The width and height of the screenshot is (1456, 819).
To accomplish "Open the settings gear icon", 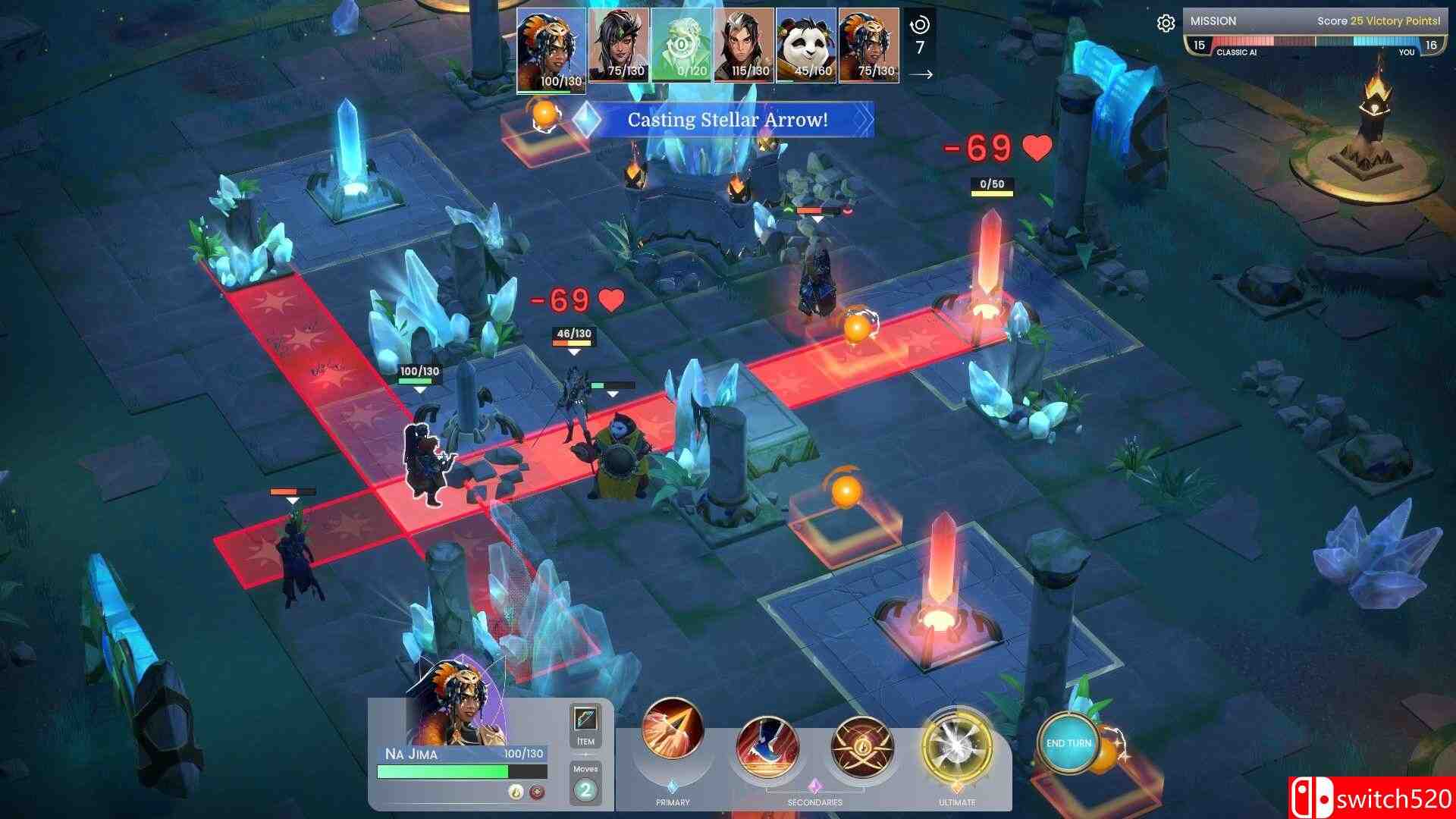I will click(1169, 22).
